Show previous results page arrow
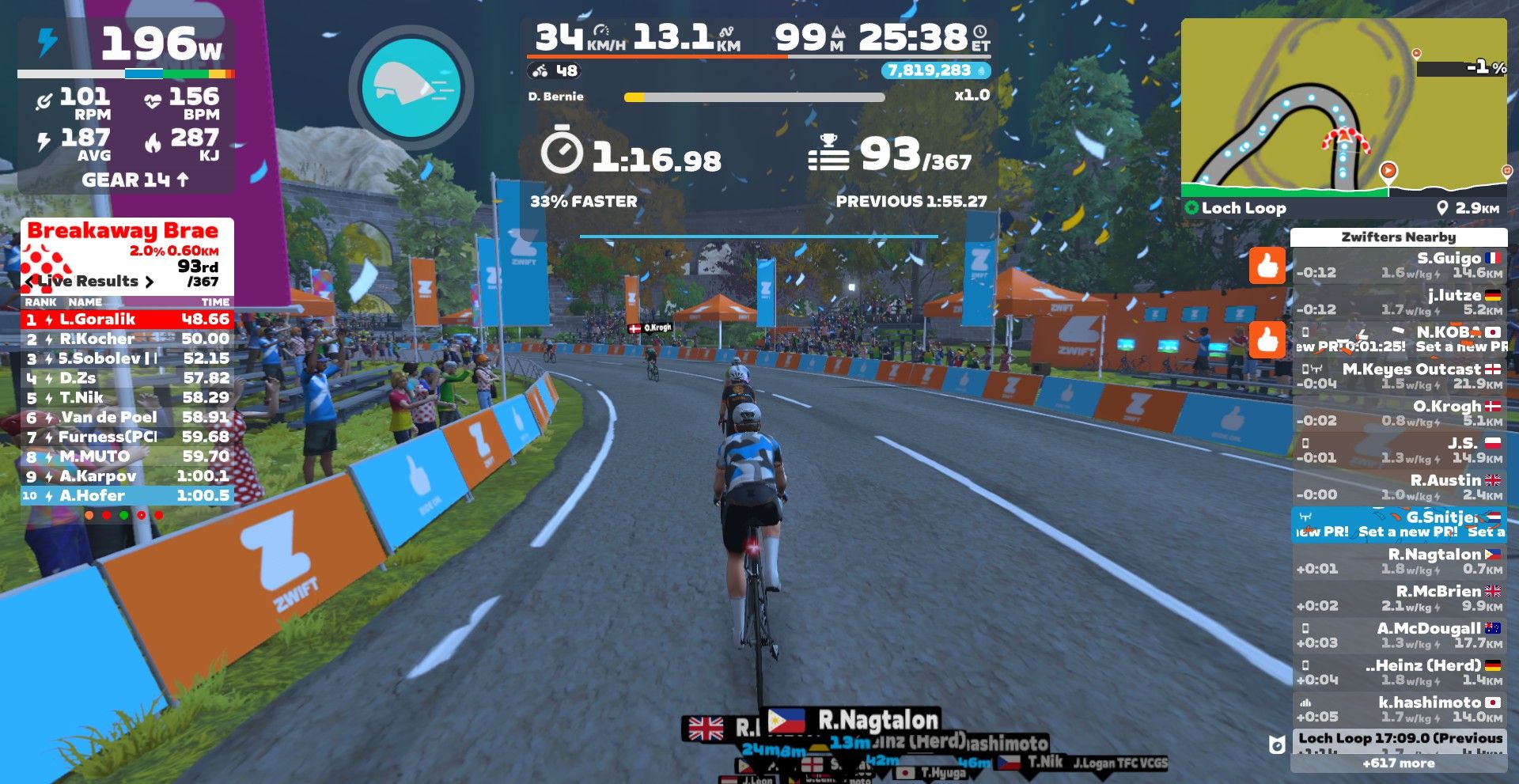 pyautogui.click(x=30, y=282)
